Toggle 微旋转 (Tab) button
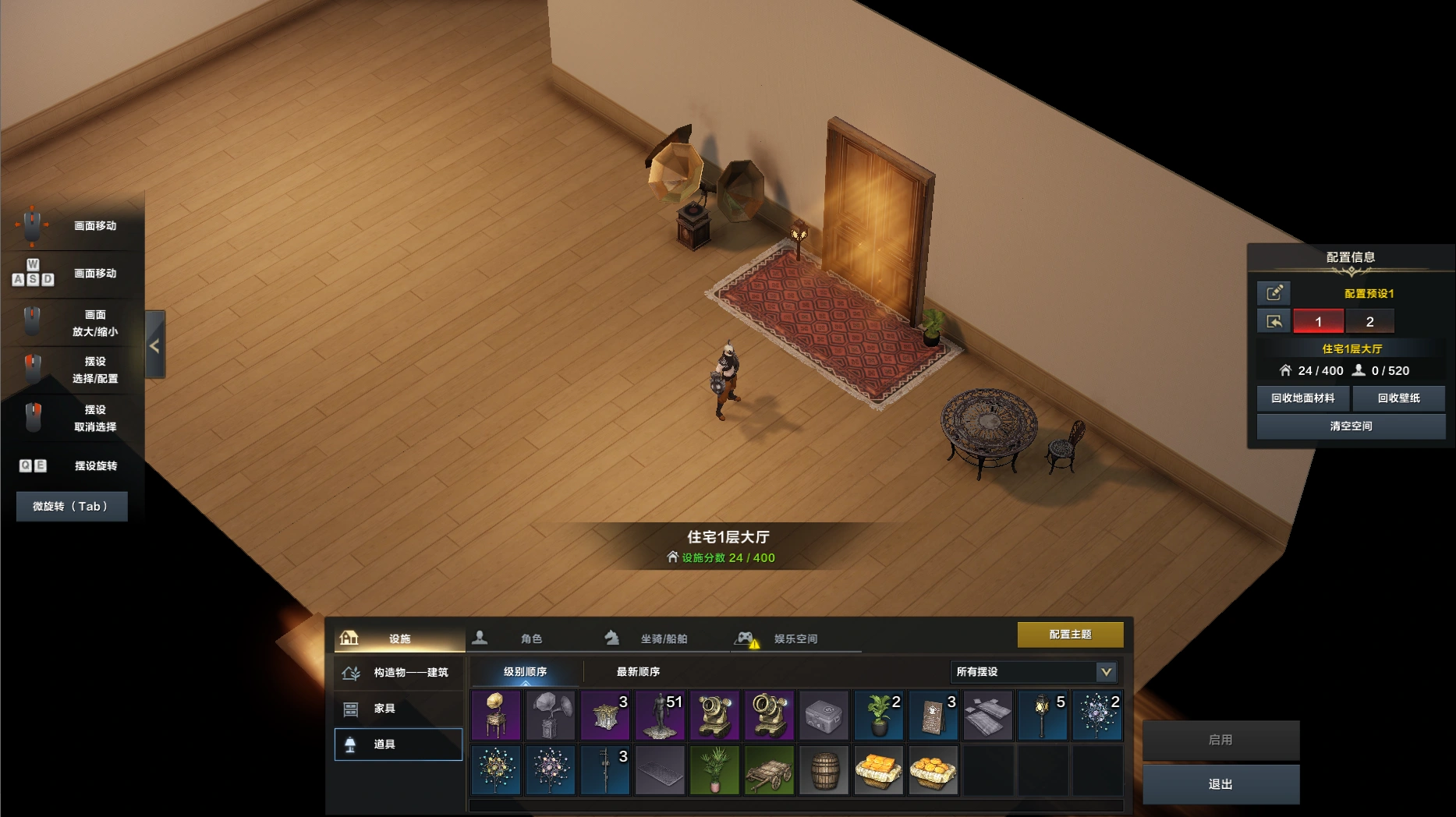Viewport: 1456px width, 817px height. [71, 506]
